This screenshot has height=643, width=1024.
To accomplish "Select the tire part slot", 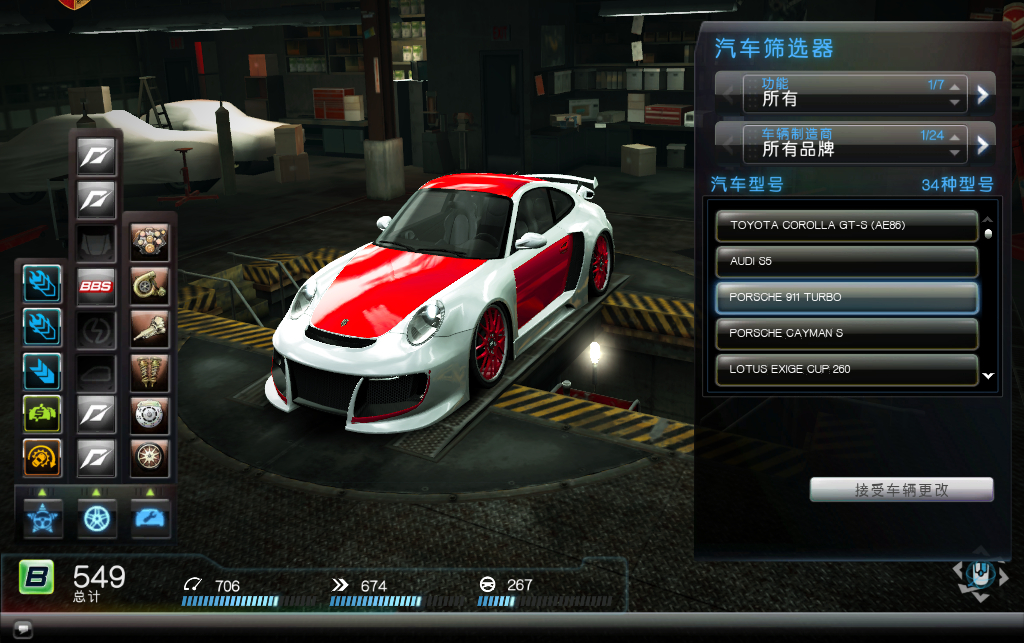I will click(x=150, y=458).
